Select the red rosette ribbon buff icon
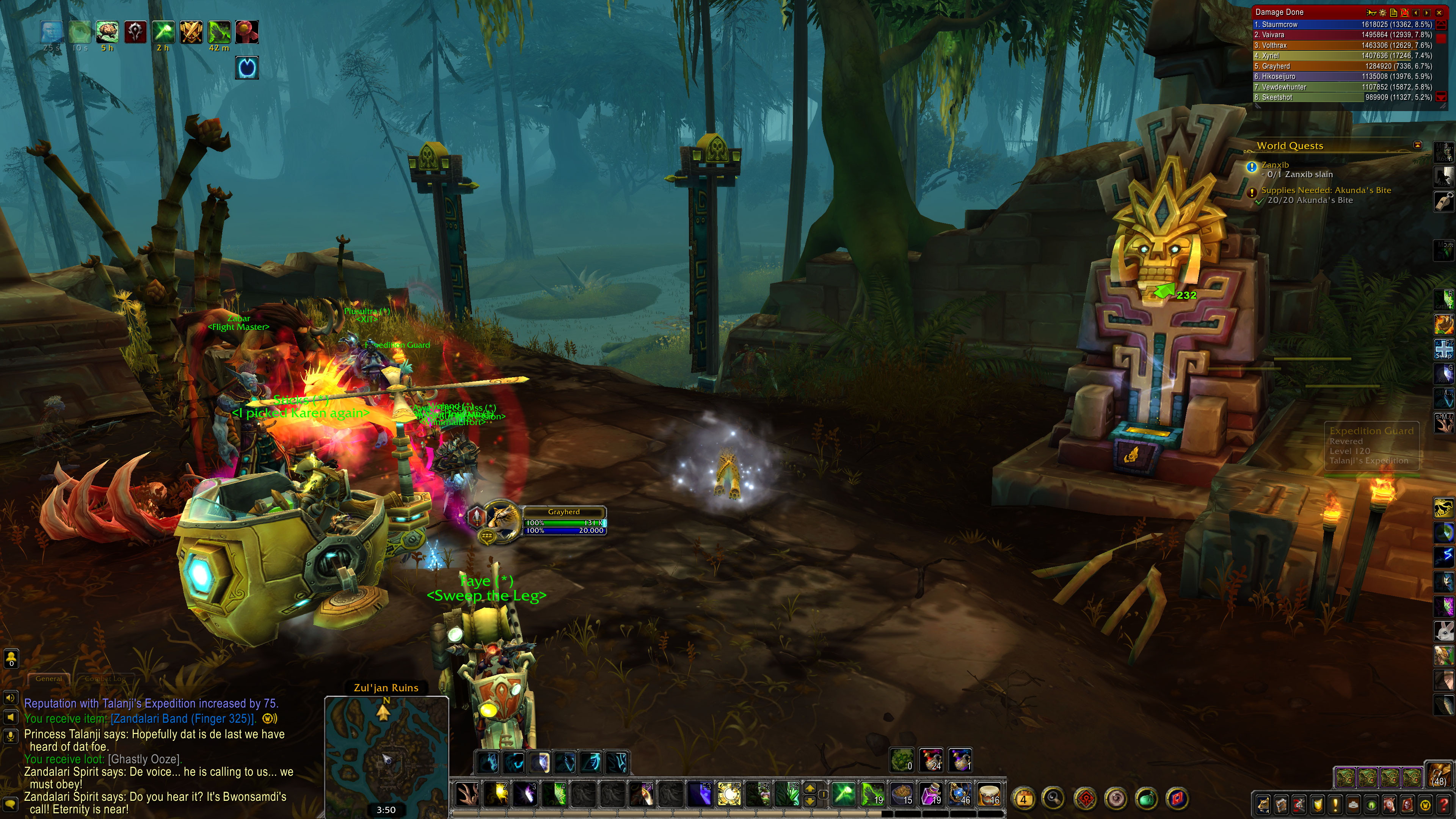Viewport: 1456px width, 819px height. (x=246, y=32)
